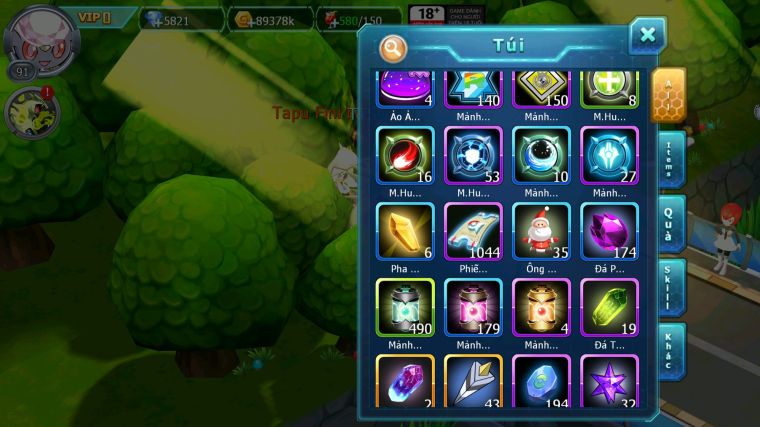Screen dimensions: 760x427
Task: Select the red fireball orb item
Action: 405,156
